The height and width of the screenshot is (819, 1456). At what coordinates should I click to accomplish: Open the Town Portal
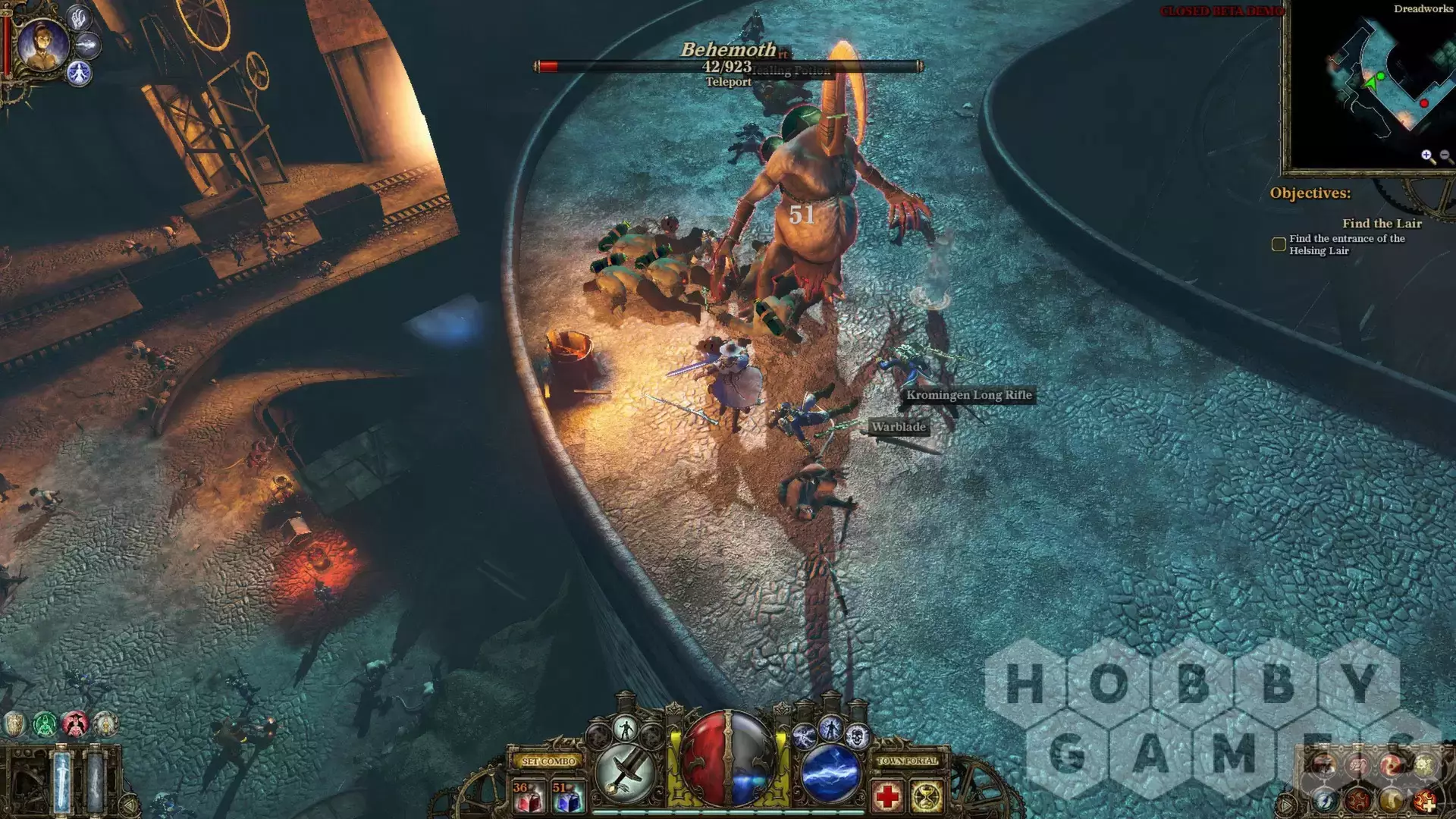(x=907, y=761)
